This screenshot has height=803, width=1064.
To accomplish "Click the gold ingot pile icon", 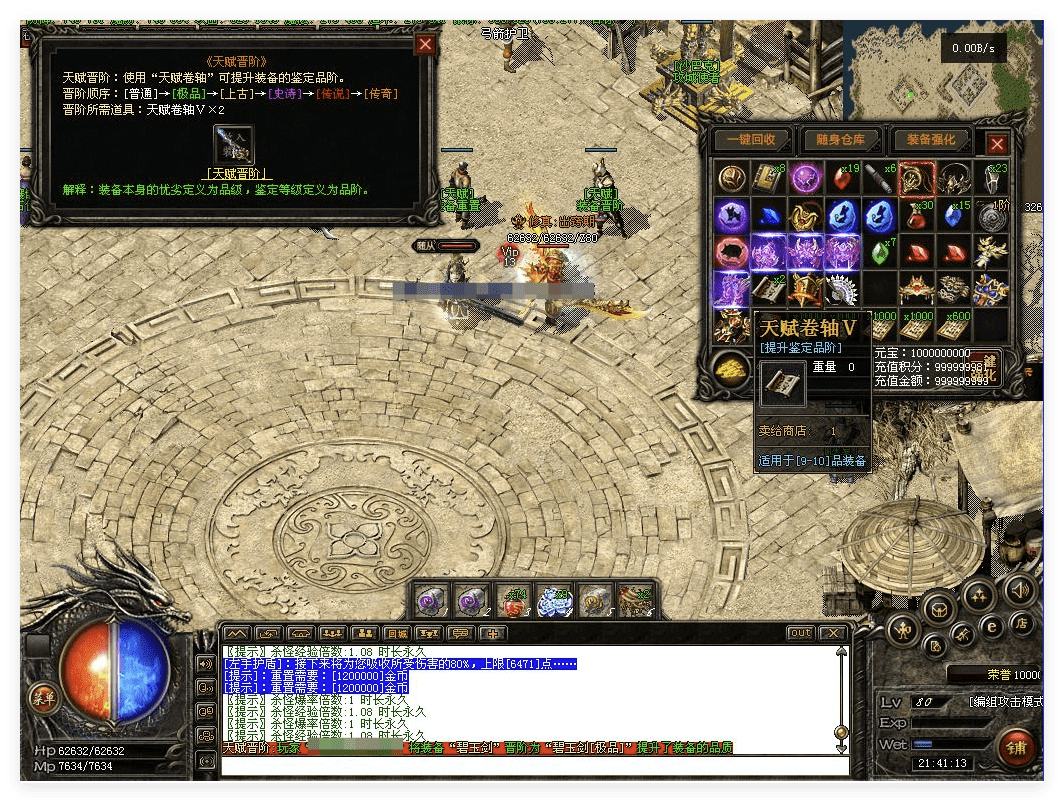I will click(732, 368).
